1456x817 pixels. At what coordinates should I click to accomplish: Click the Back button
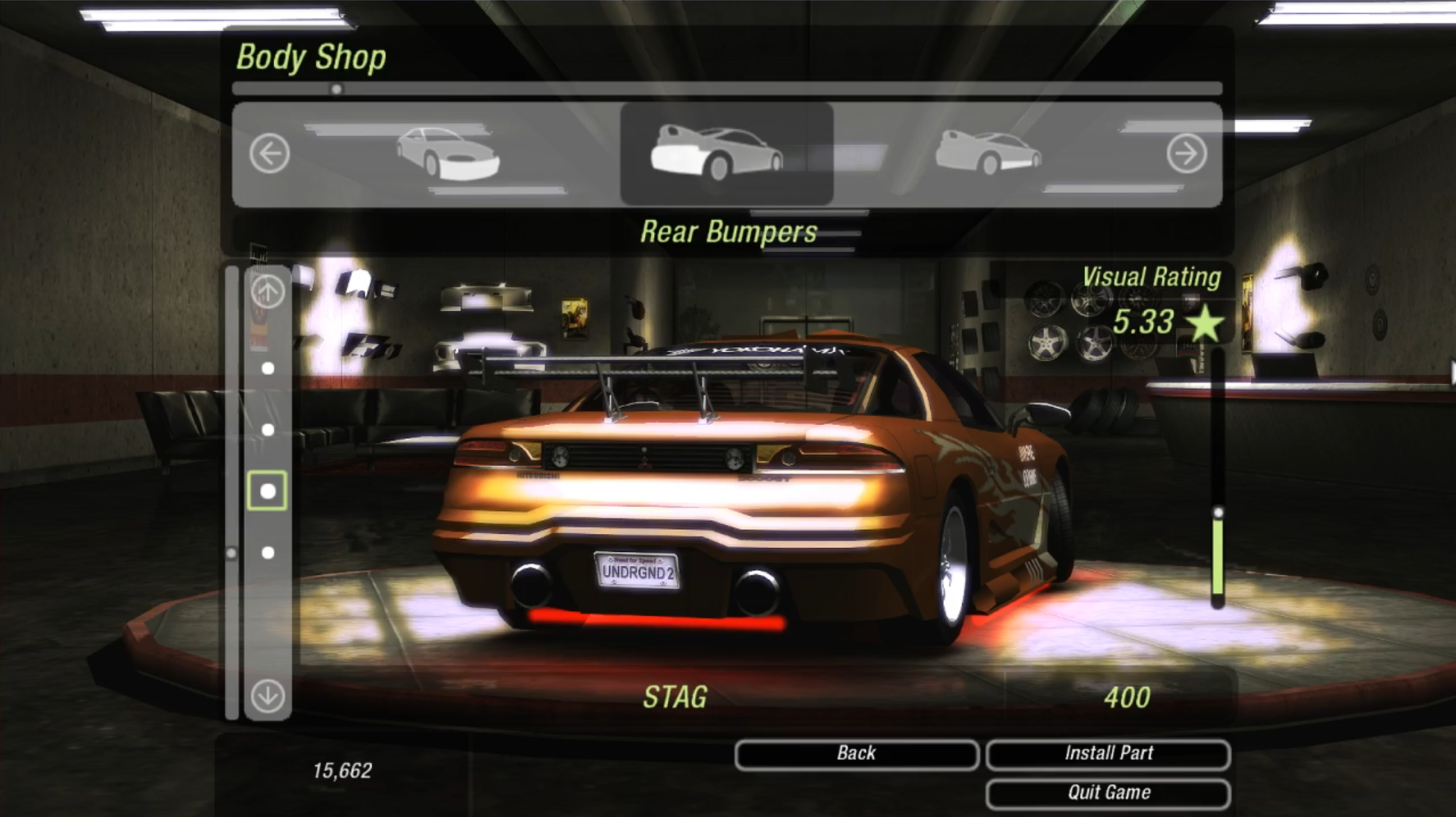click(856, 754)
